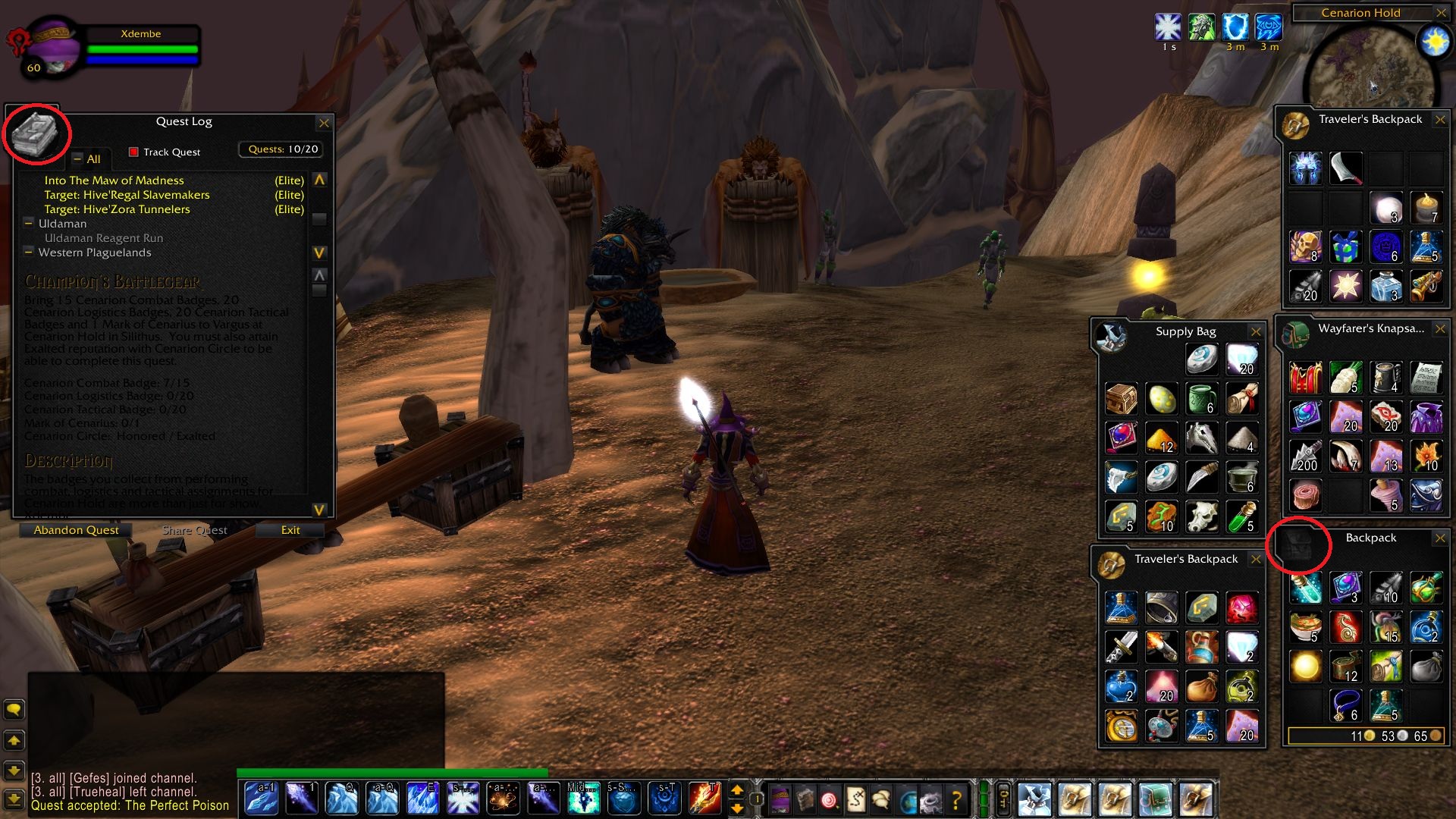Screen dimensions: 1456x819
Task: Collapse the Western Plaguelands category
Action: (29, 253)
